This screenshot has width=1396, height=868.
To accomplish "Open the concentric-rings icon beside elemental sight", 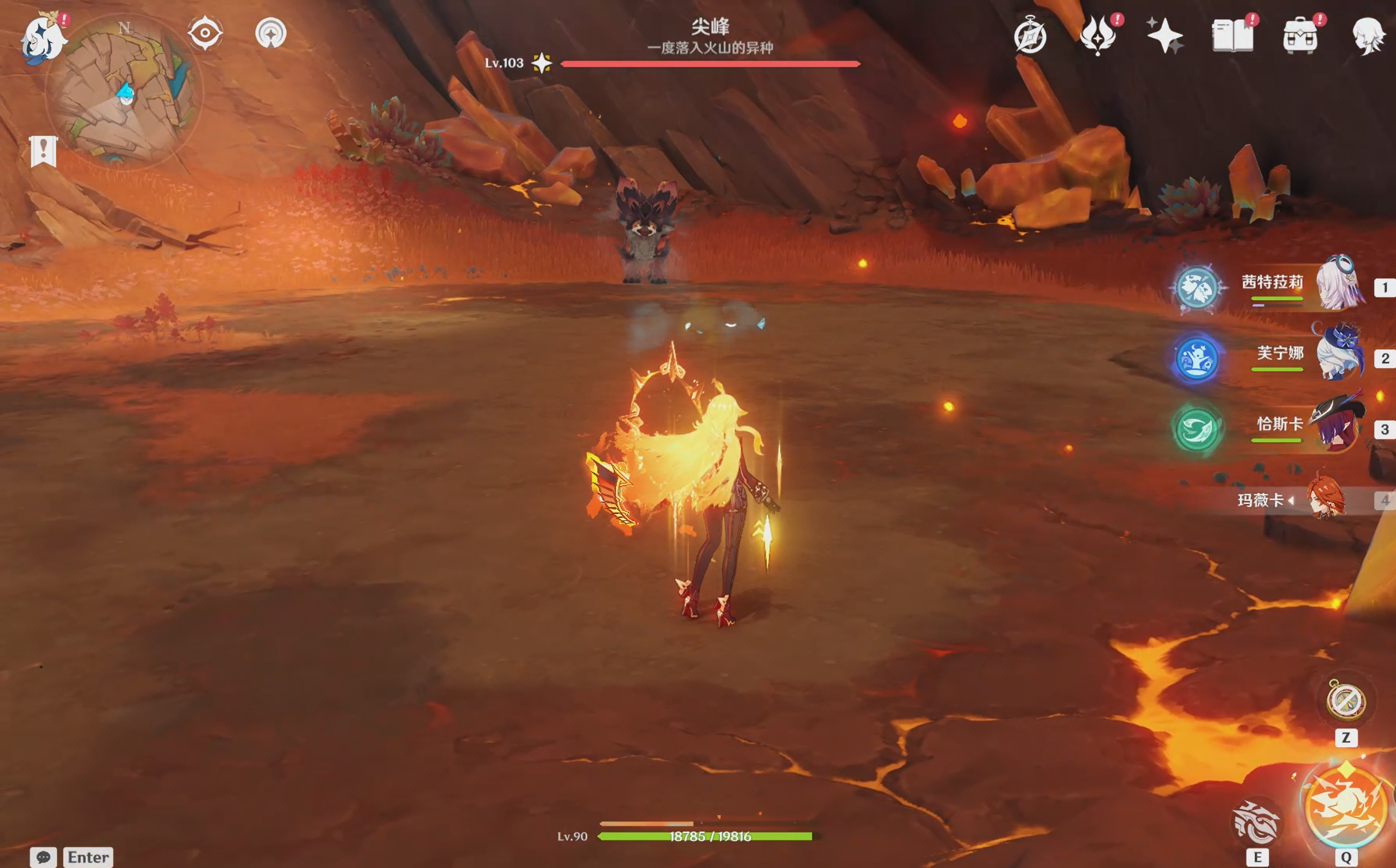I will pos(270,33).
